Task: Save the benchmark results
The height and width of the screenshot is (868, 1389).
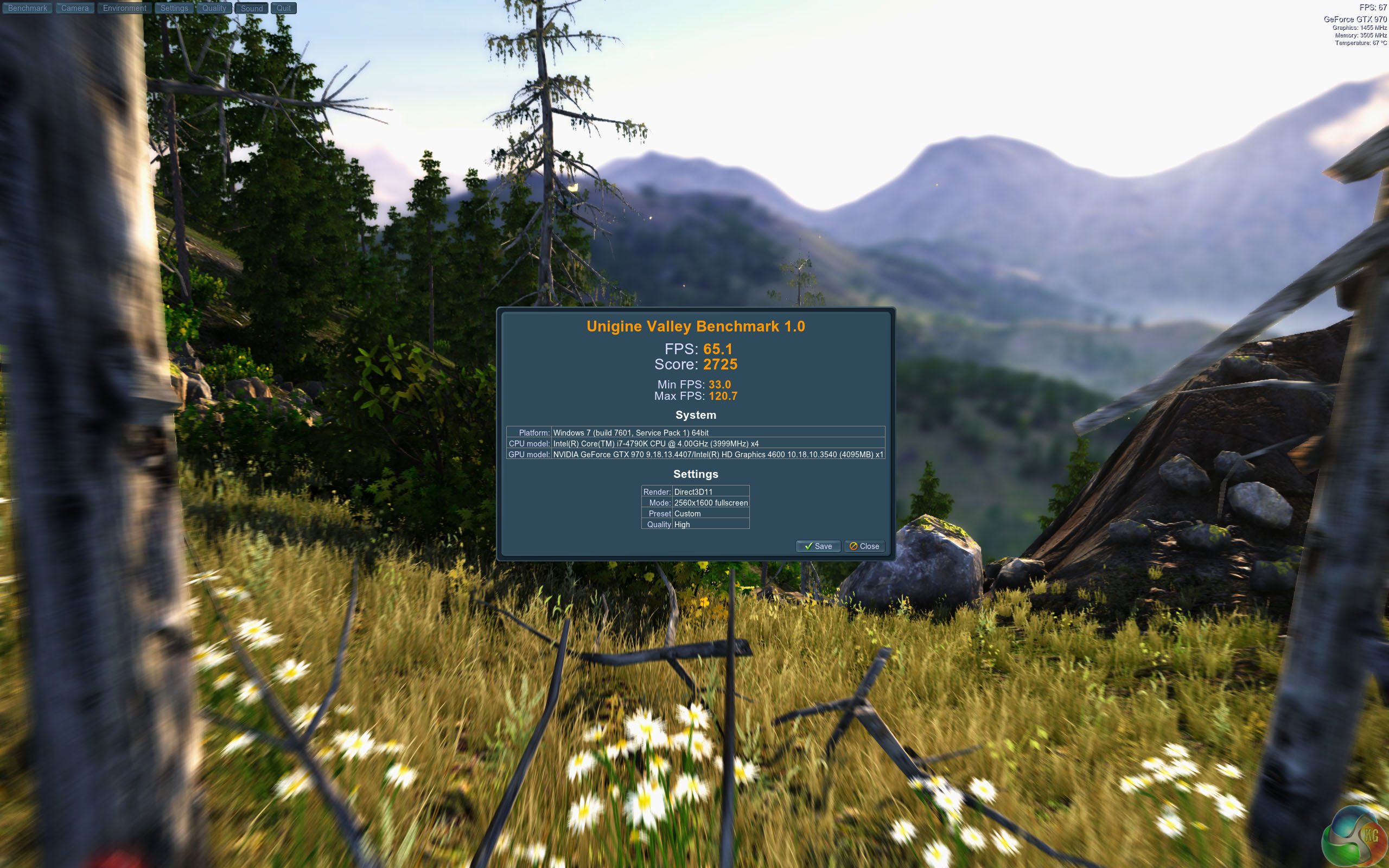Action: [x=818, y=546]
